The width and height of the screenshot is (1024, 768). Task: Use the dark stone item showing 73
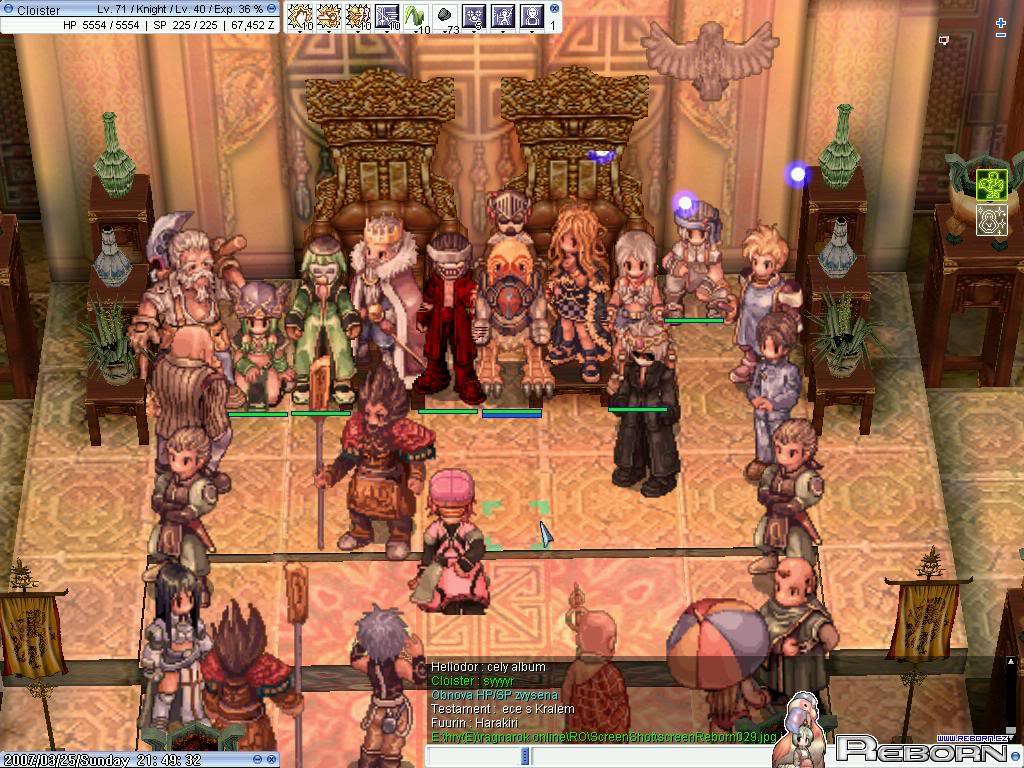pos(445,16)
